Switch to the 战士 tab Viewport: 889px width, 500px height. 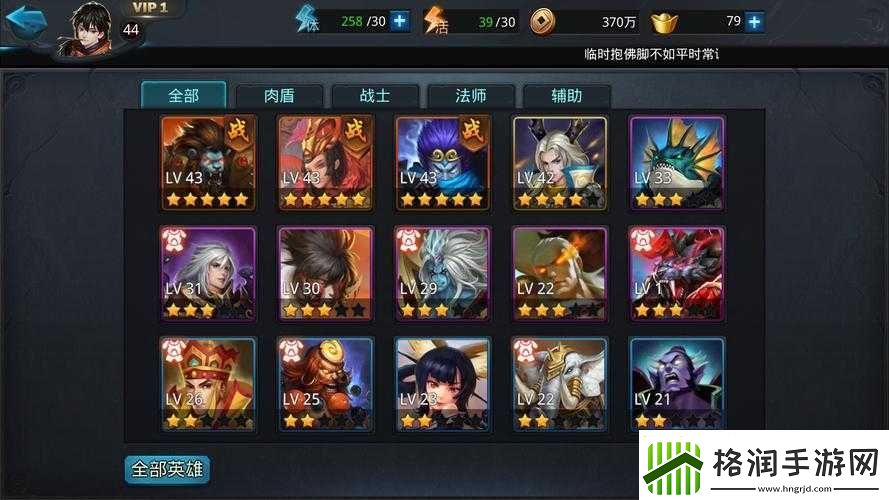tap(374, 96)
